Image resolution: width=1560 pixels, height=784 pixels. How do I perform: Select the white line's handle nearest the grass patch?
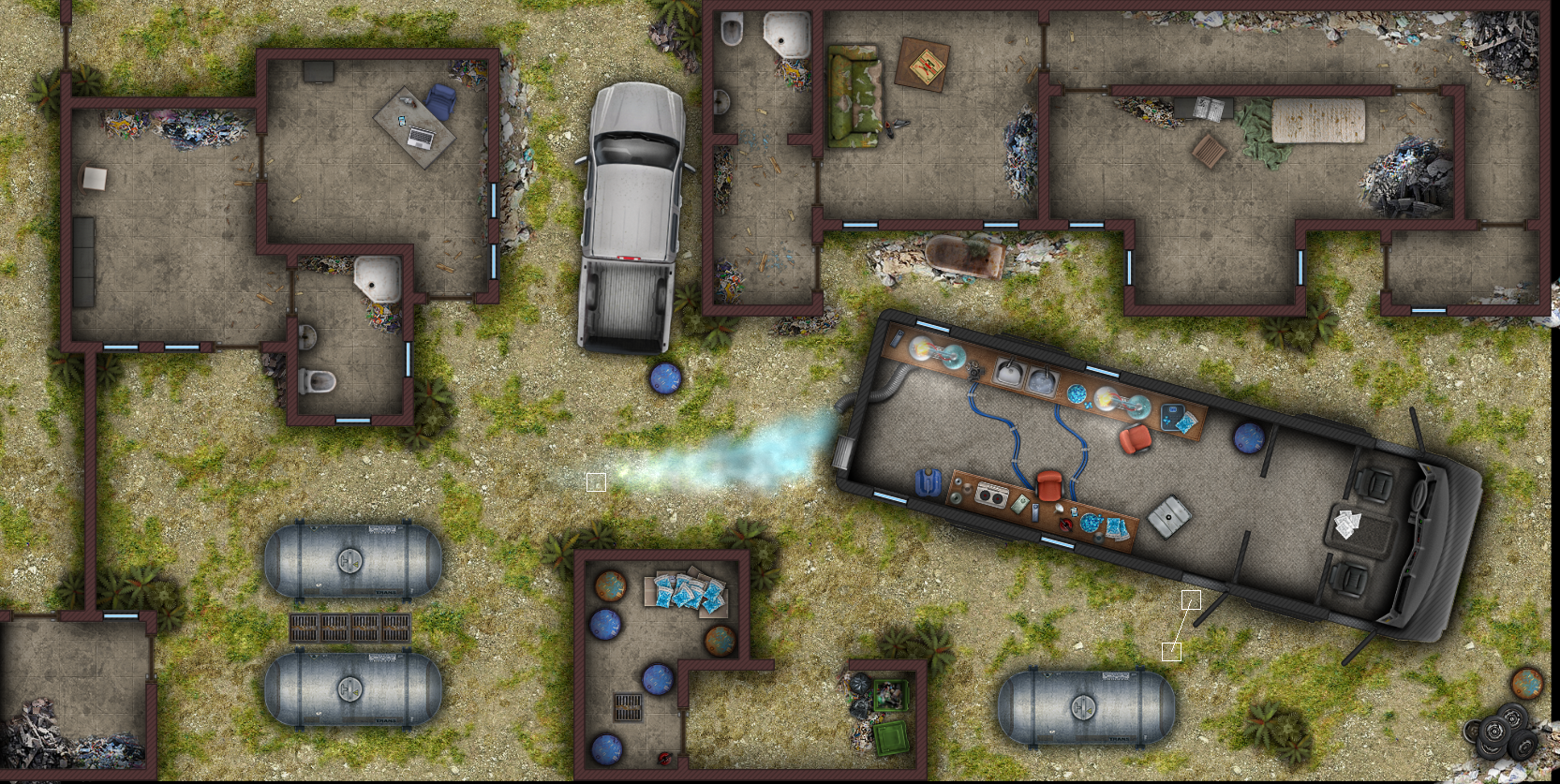click(x=1171, y=652)
